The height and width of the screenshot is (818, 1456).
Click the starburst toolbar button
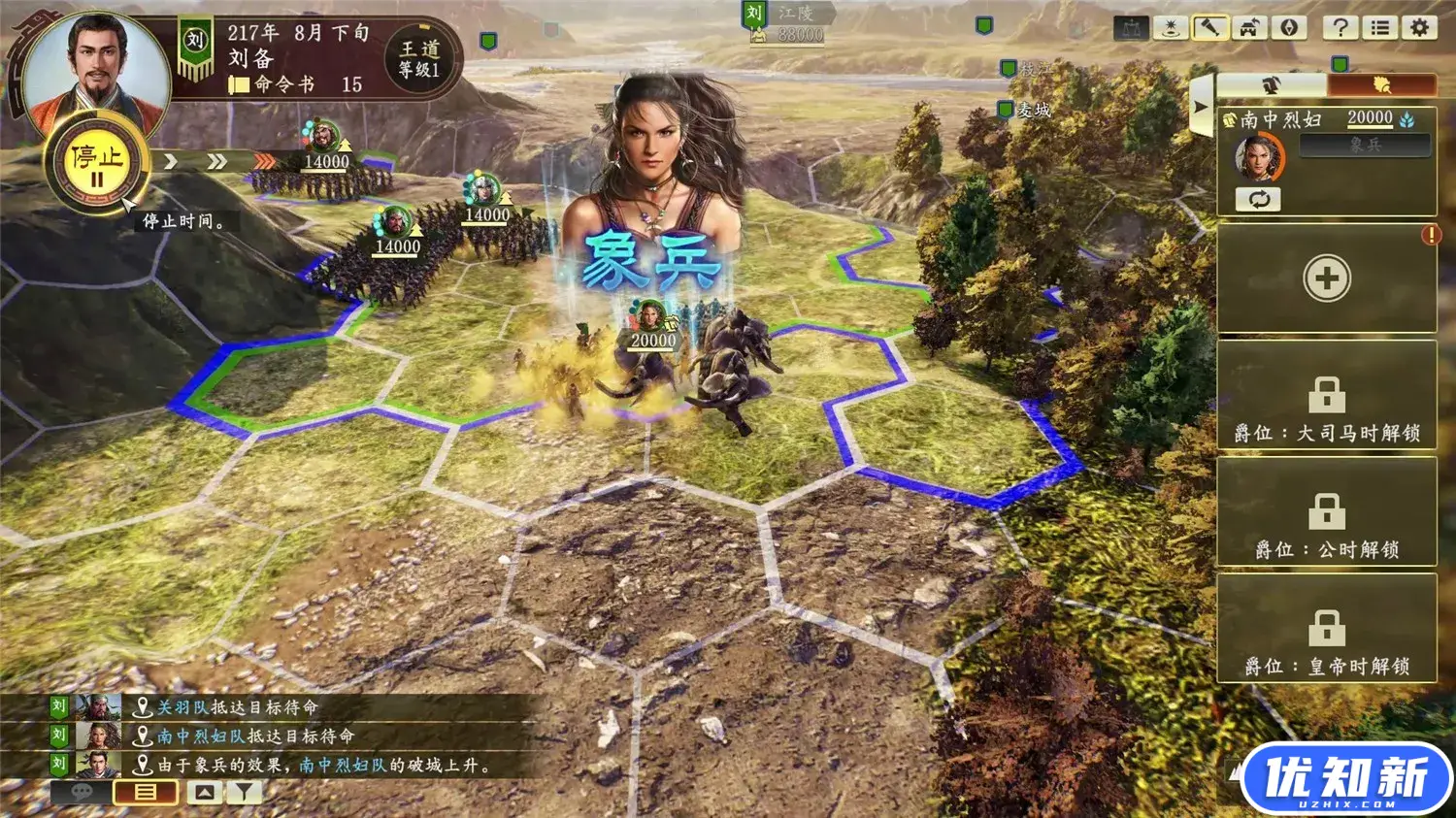coord(1171,27)
